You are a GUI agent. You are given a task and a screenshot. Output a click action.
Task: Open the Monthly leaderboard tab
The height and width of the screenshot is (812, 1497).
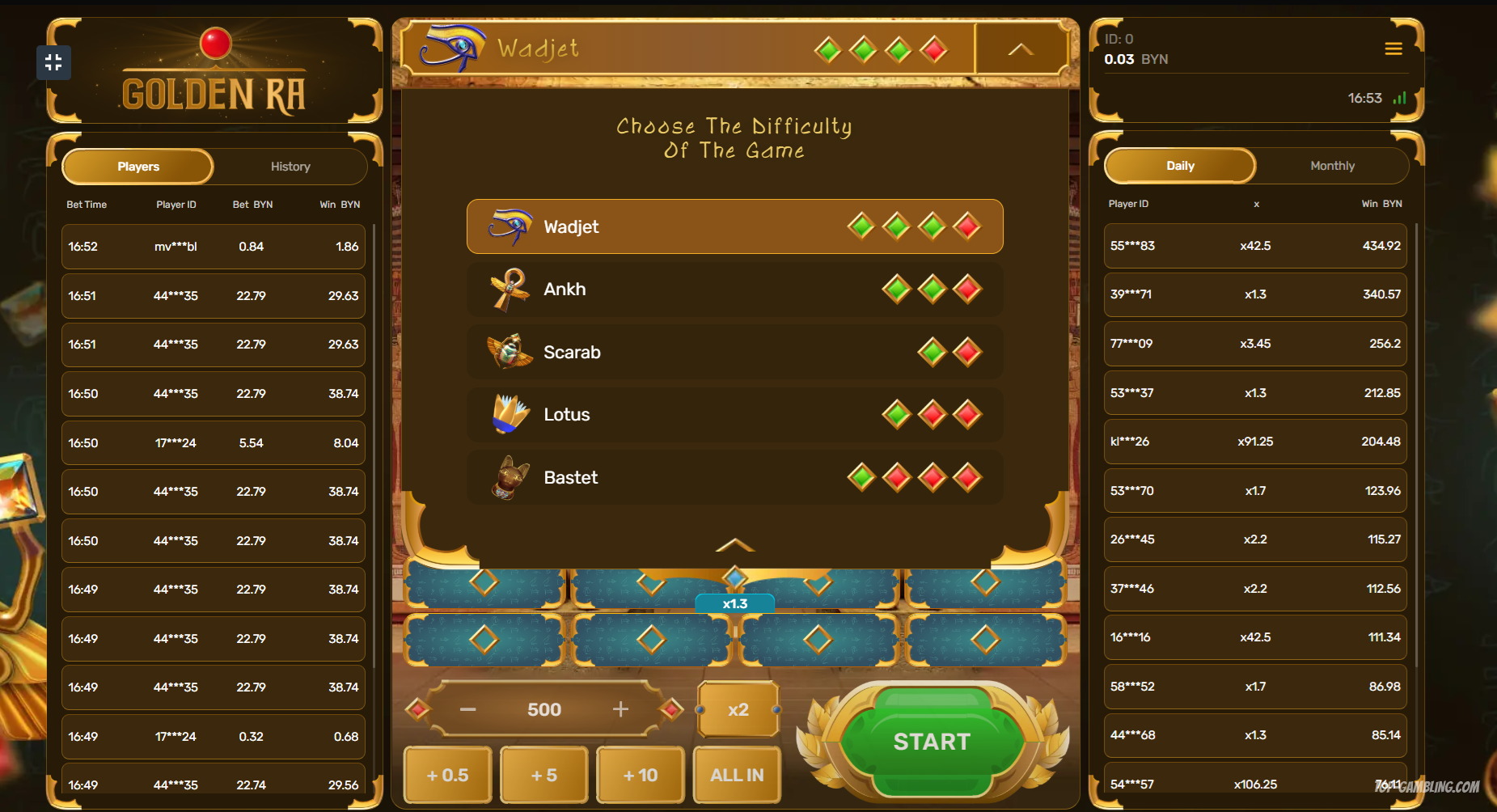pyautogui.click(x=1332, y=166)
